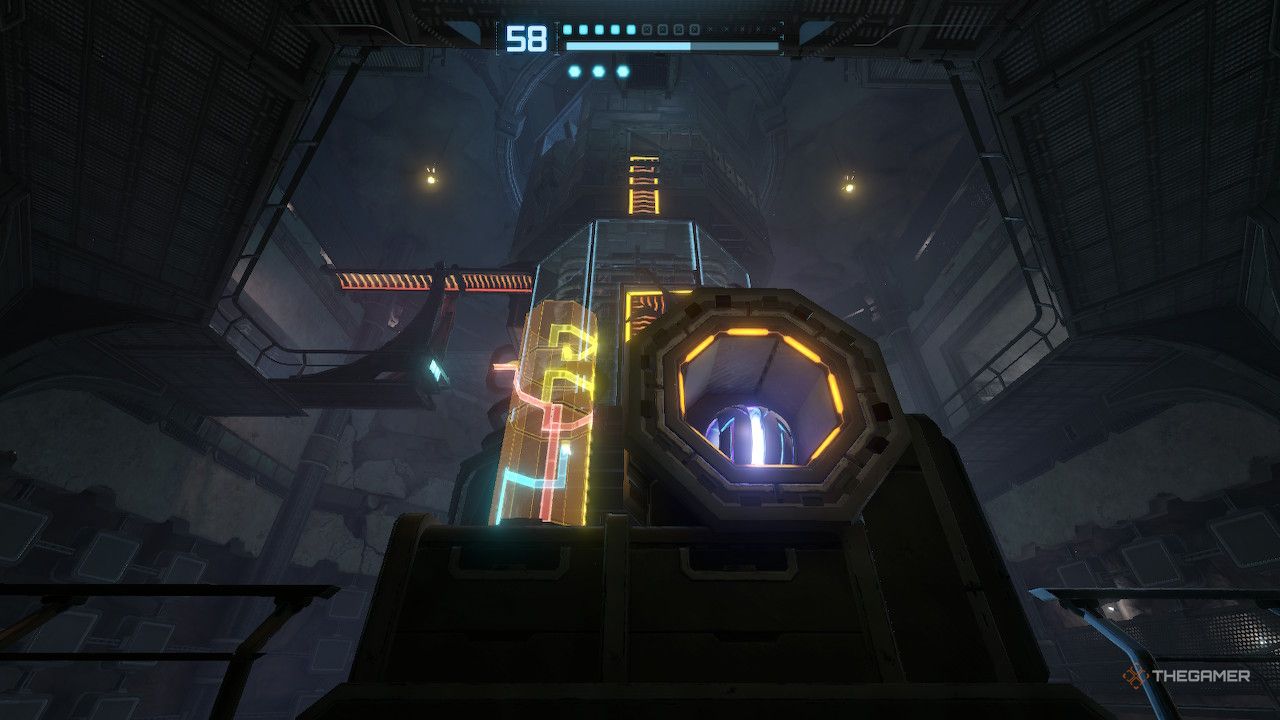The width and height of the screenshot is (1280, 720).
Task: Click the leftmost glowing aeion dot indicator
Action: pyautogui.click(x=574, y=71)
